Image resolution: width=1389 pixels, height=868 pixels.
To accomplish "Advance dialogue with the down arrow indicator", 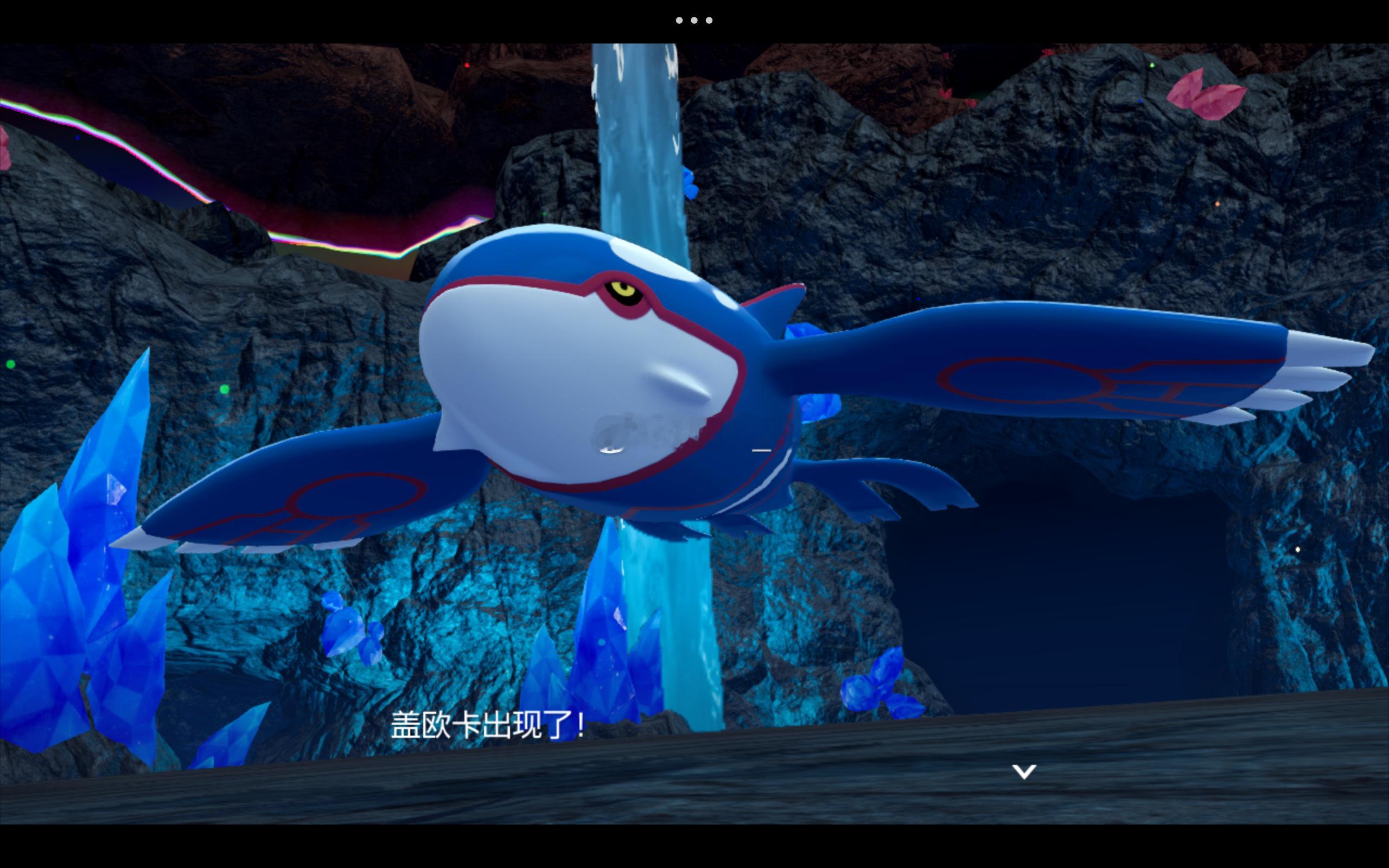I will click(1024, 771).
